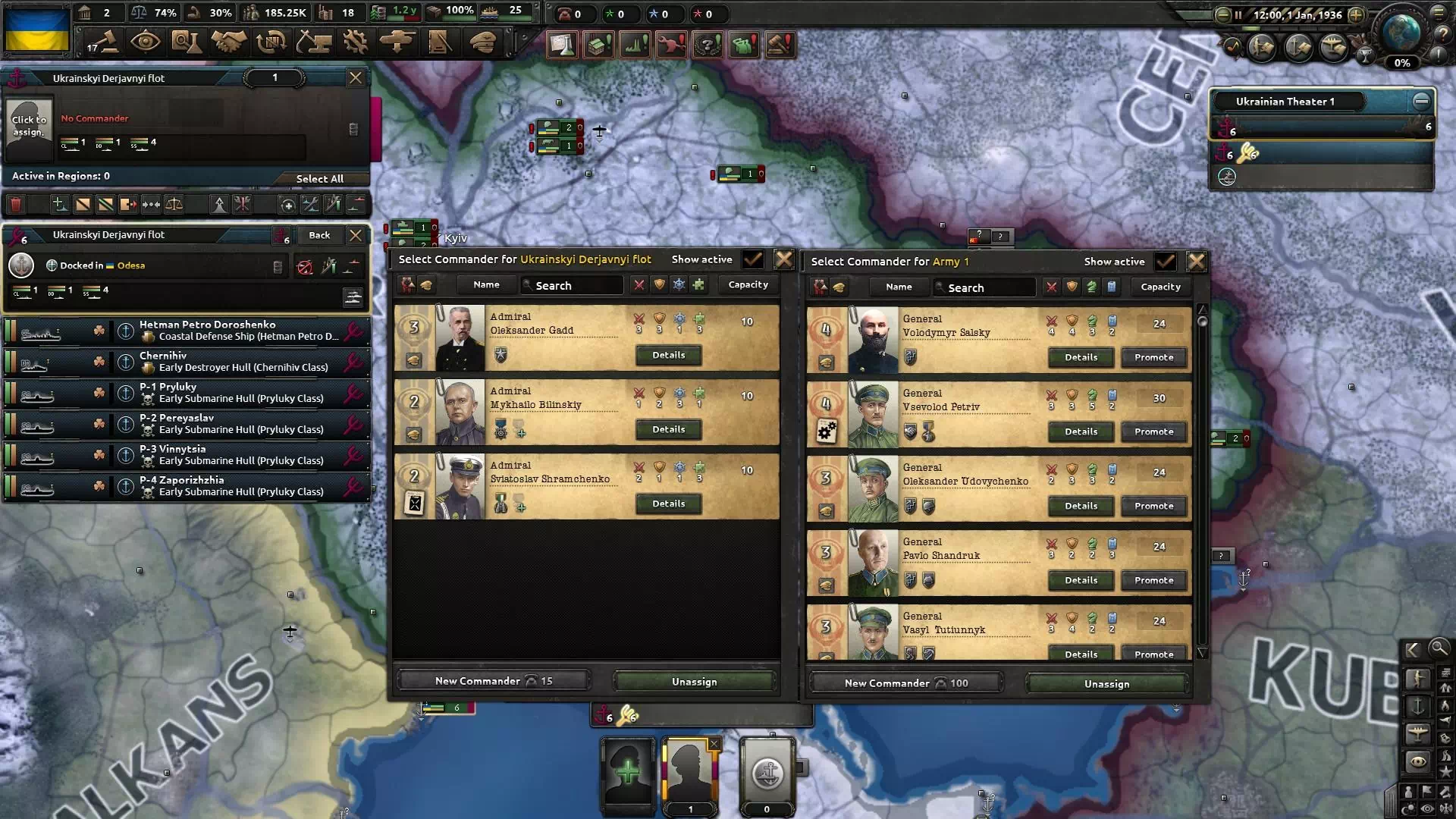The image size is (1456, 819).
Task: Promote General Volodymyr Salsky
Action: pyautogui.click(x=1153, y=357)
